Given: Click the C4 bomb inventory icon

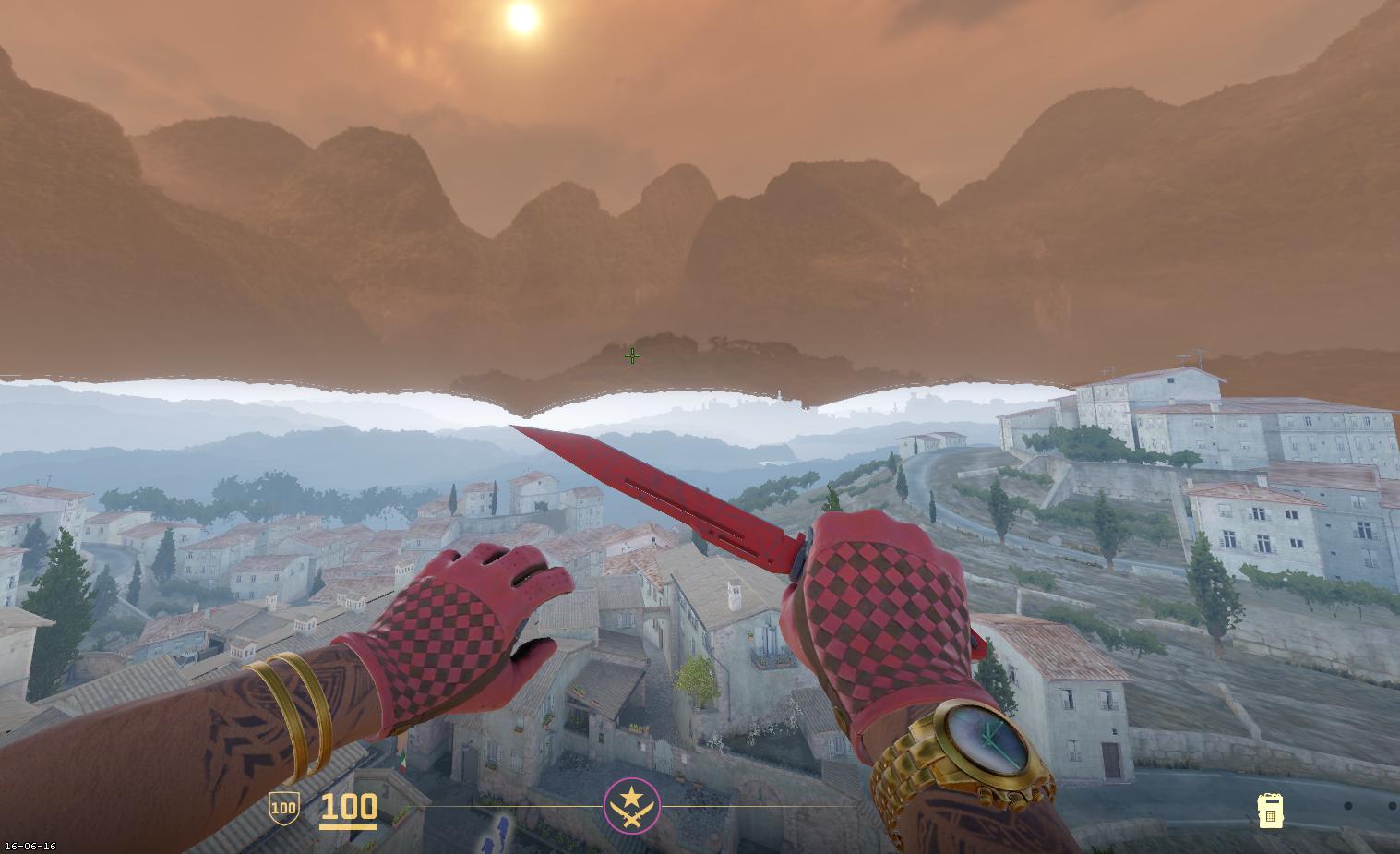Looking at the screenshot, I should click(1270, 811).
